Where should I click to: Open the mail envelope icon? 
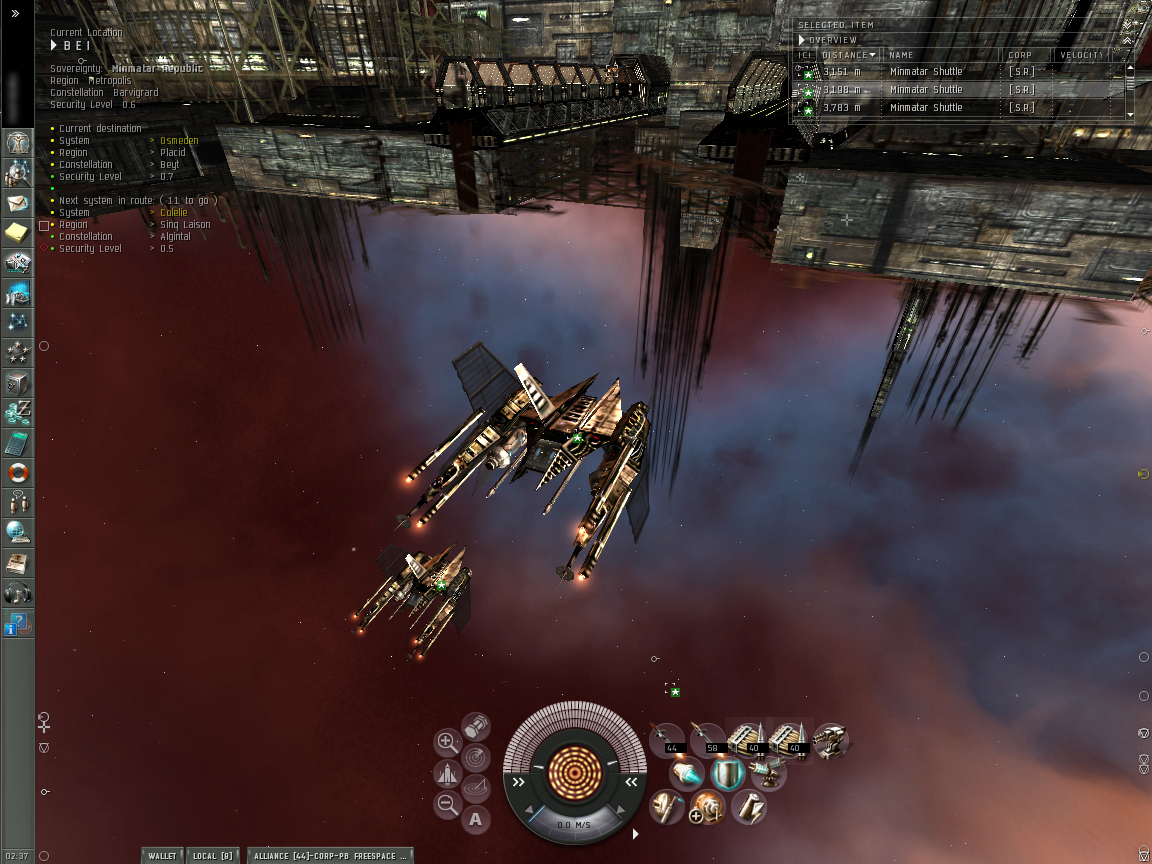point(18,203)
